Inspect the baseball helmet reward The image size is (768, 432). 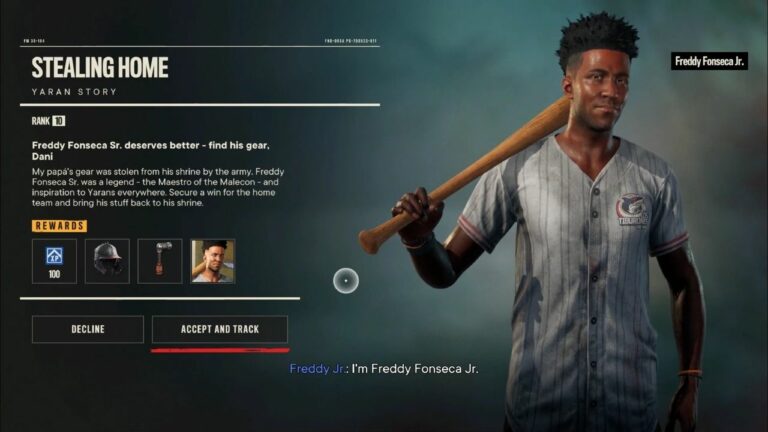107,260
